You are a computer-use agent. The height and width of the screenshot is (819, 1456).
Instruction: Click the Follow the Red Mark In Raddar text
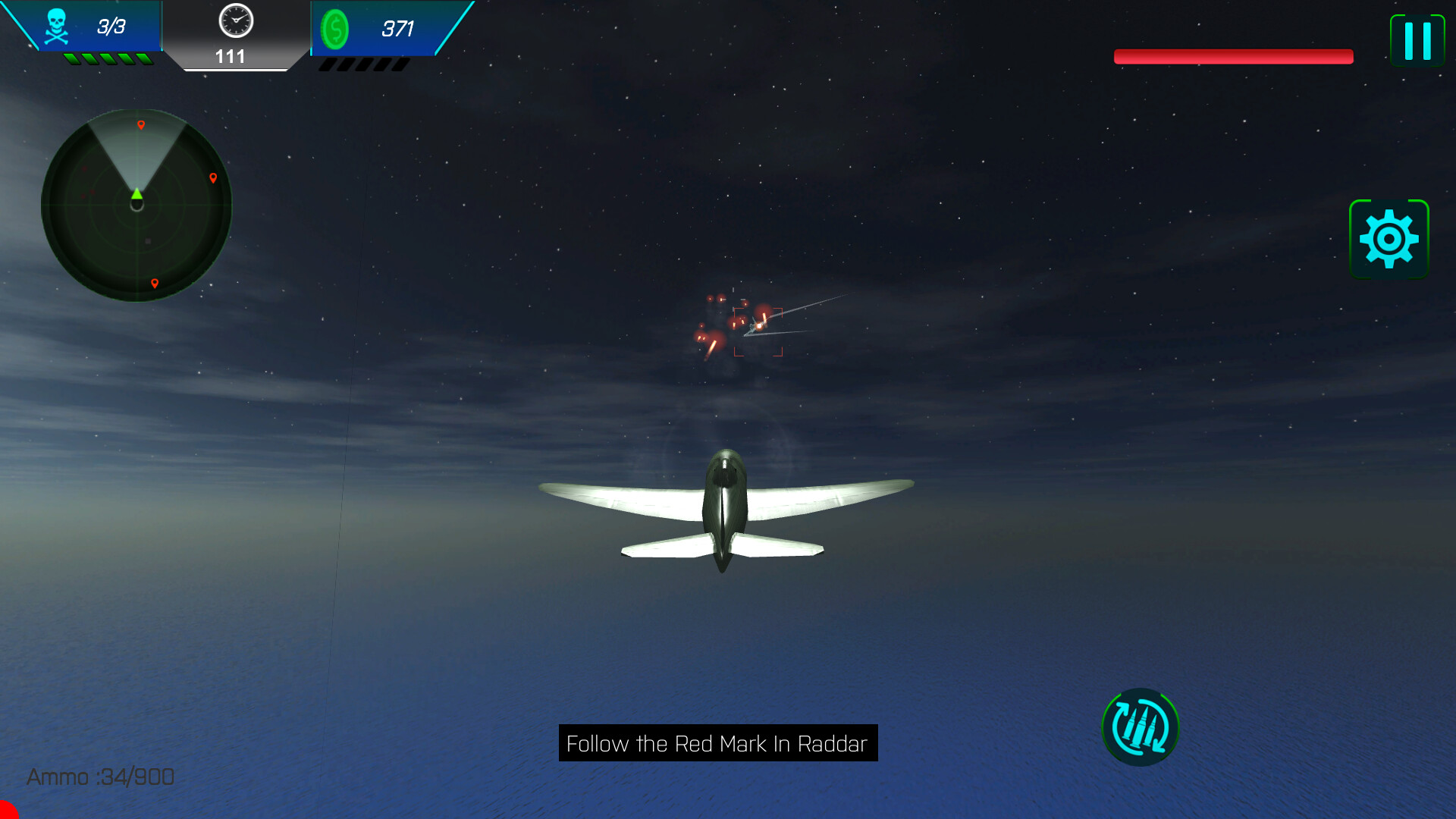pos(717,744)
